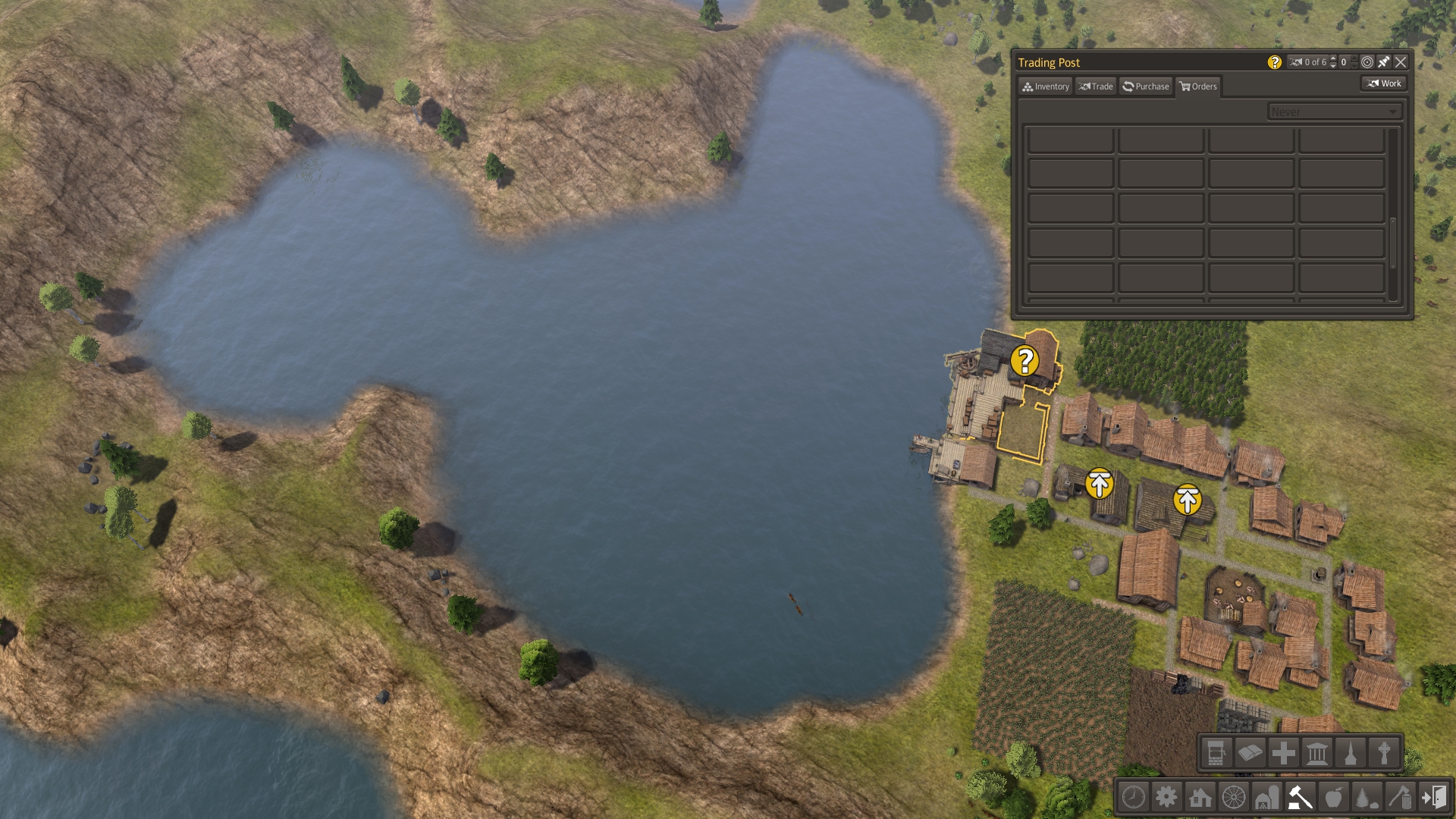Select the town hall columns icon

[x=1317, y=753]
